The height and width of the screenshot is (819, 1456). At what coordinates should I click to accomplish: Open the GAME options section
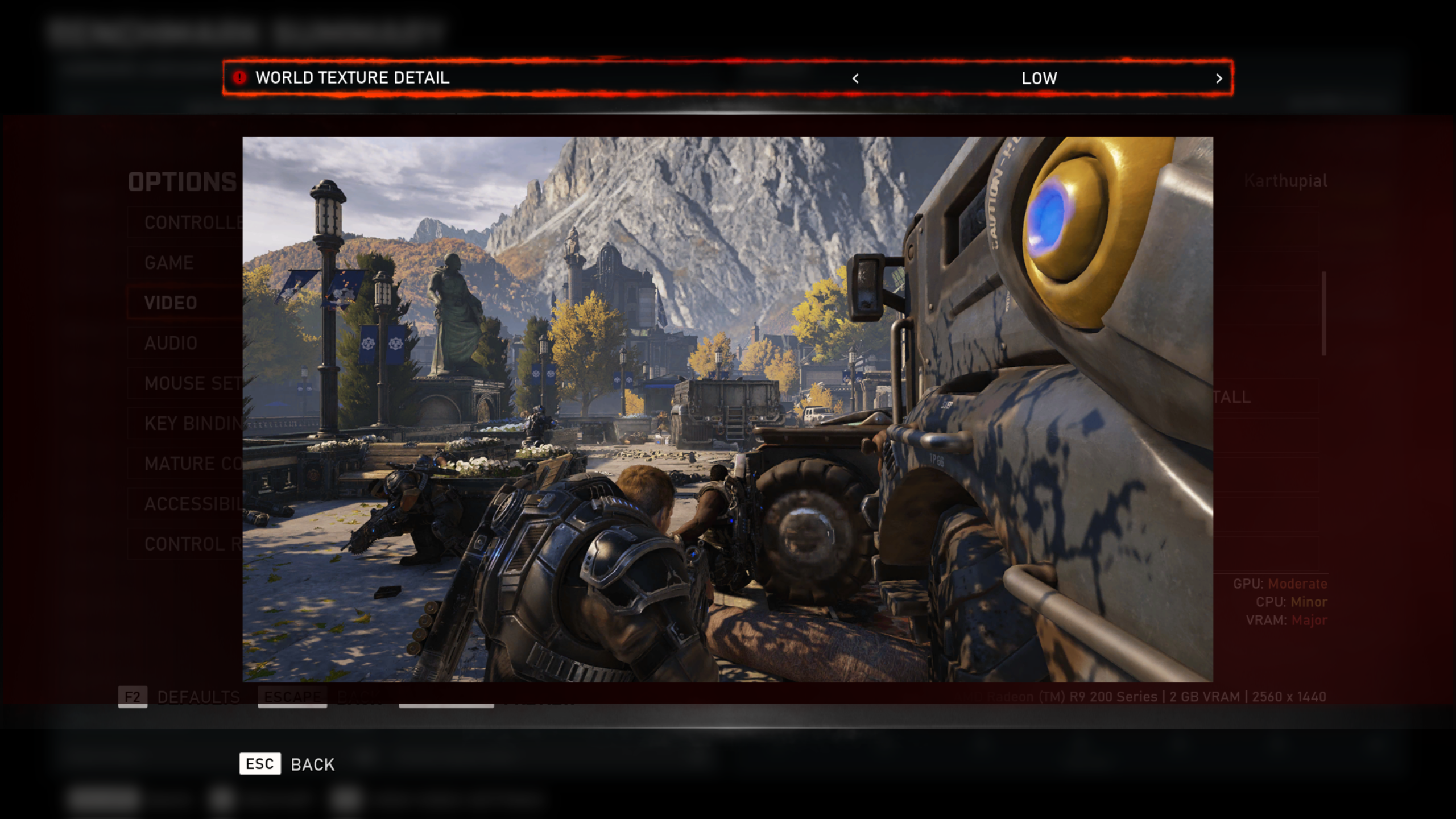coord(169,262)
